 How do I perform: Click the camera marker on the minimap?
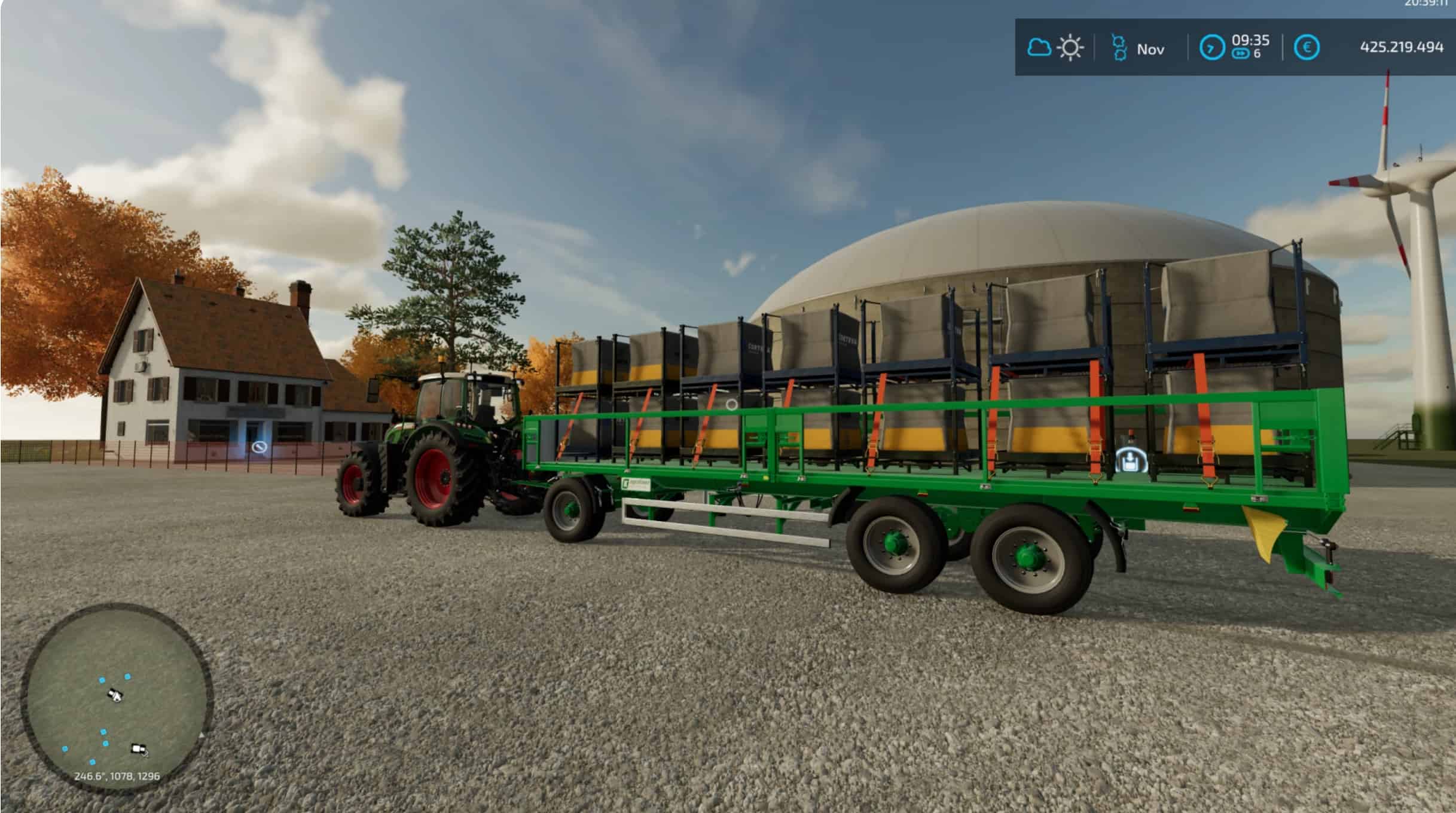pos(139,749)
